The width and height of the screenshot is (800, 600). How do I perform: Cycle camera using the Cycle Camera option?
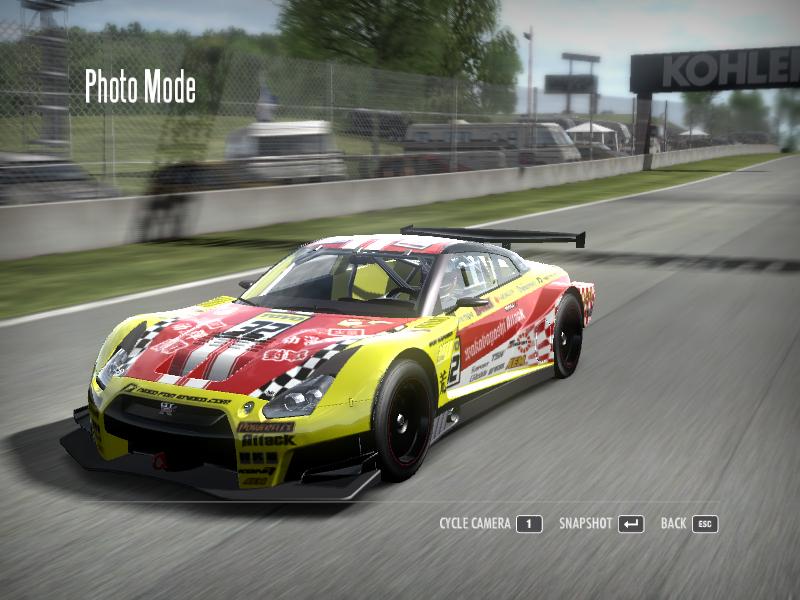(490, 524)
